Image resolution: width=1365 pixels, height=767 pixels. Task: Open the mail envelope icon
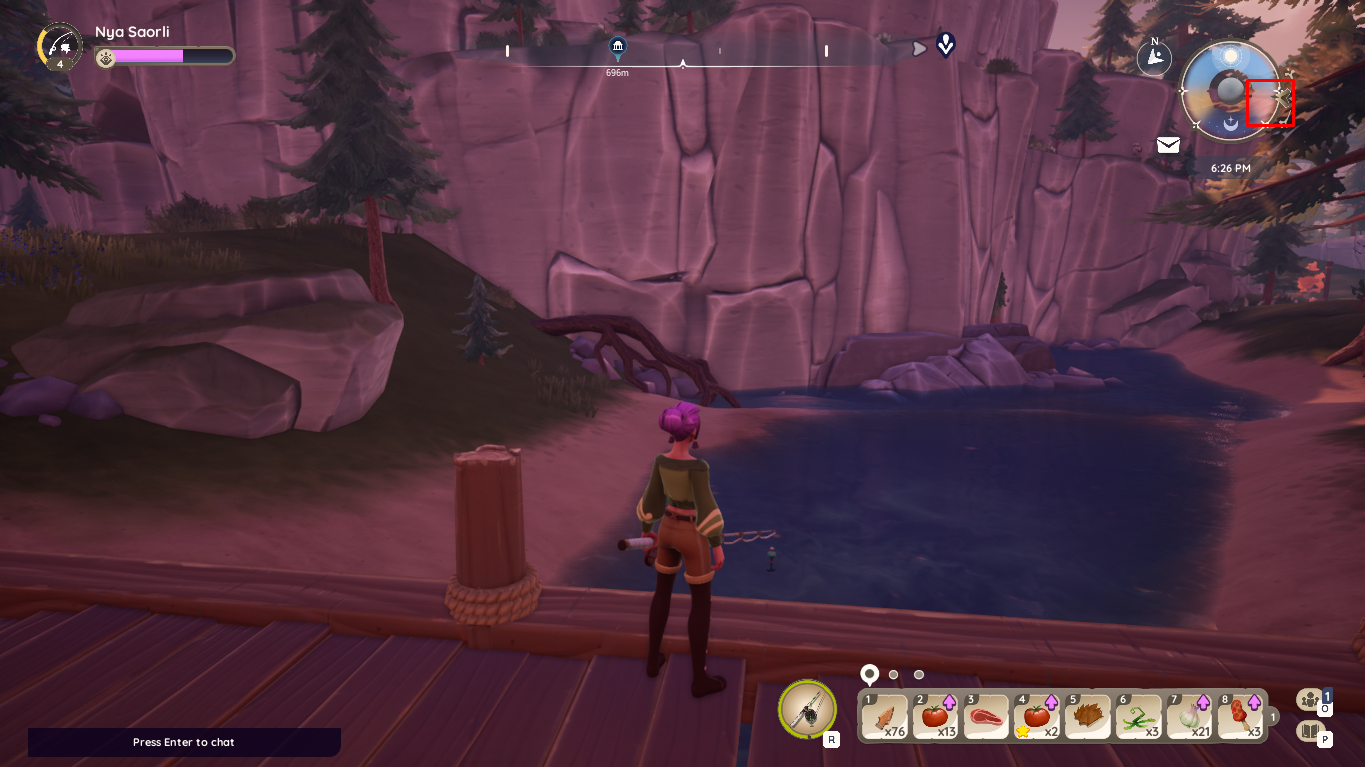coord(1168,145)
